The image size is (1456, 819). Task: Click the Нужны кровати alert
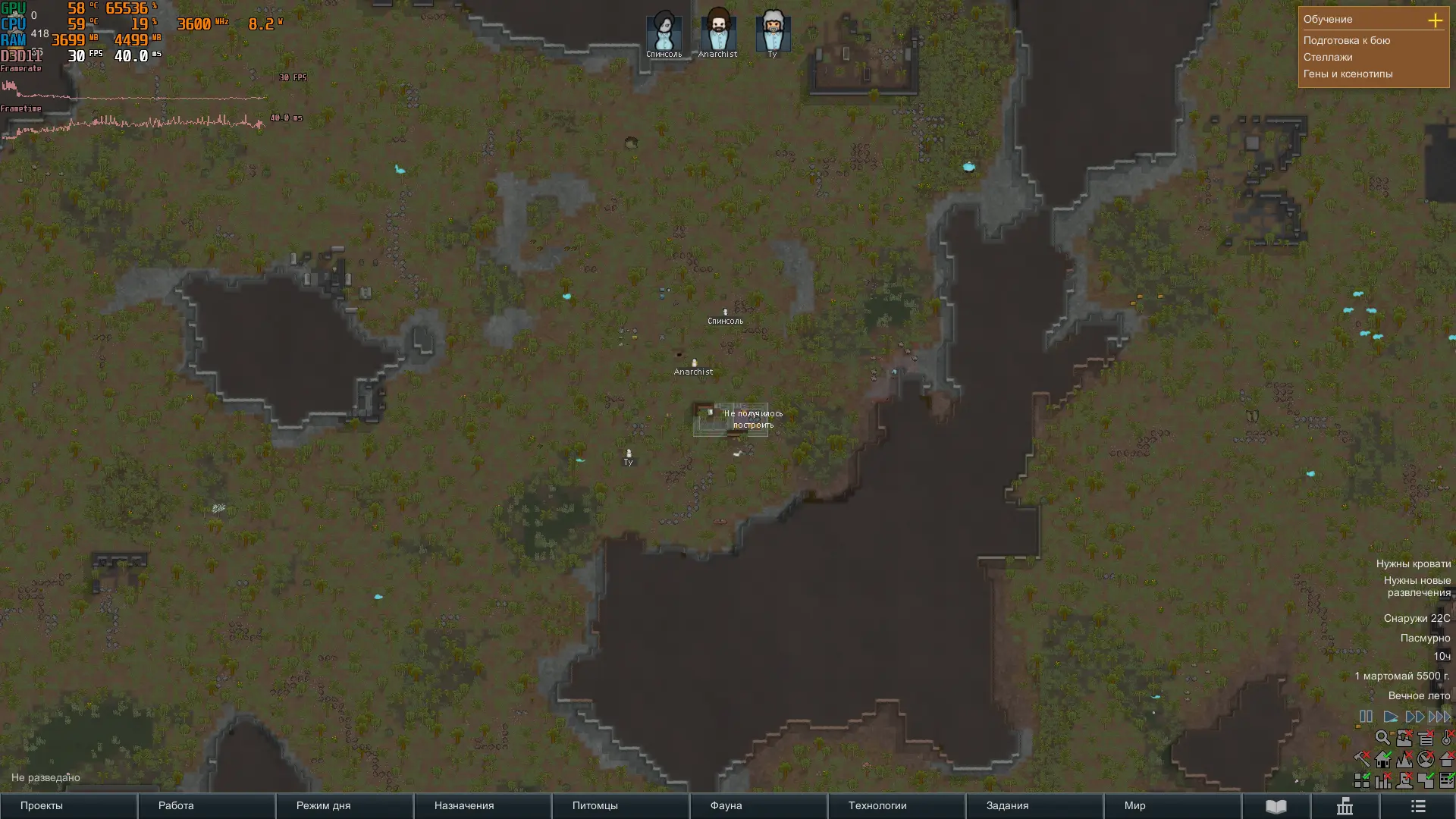coord(1413,563)
